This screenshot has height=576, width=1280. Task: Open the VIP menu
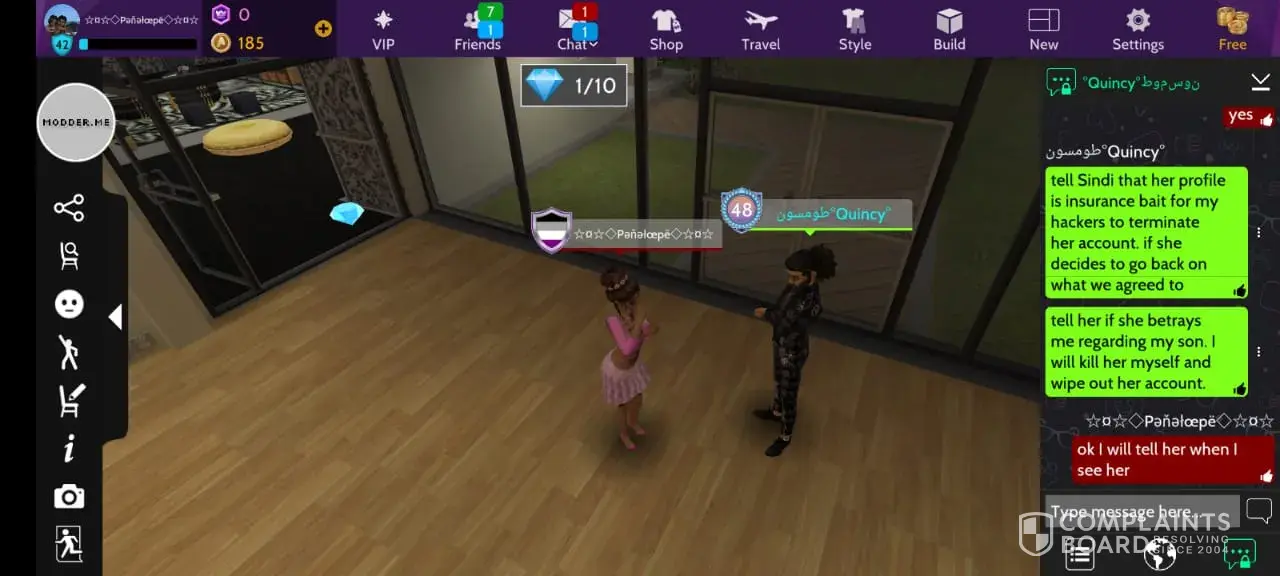click(x=383, y=28)
